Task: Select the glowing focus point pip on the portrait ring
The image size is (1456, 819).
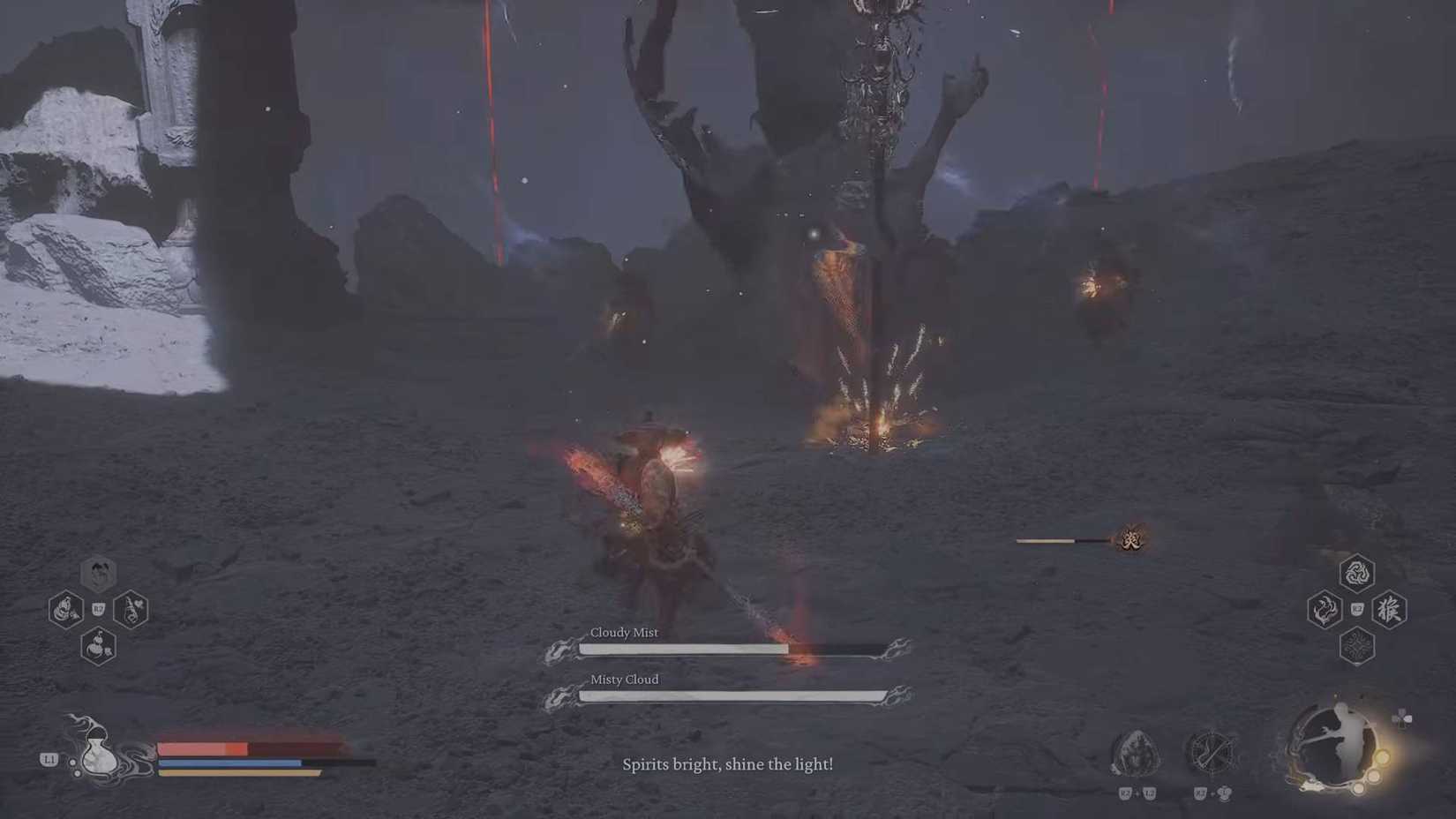Action: [1382, 759]
